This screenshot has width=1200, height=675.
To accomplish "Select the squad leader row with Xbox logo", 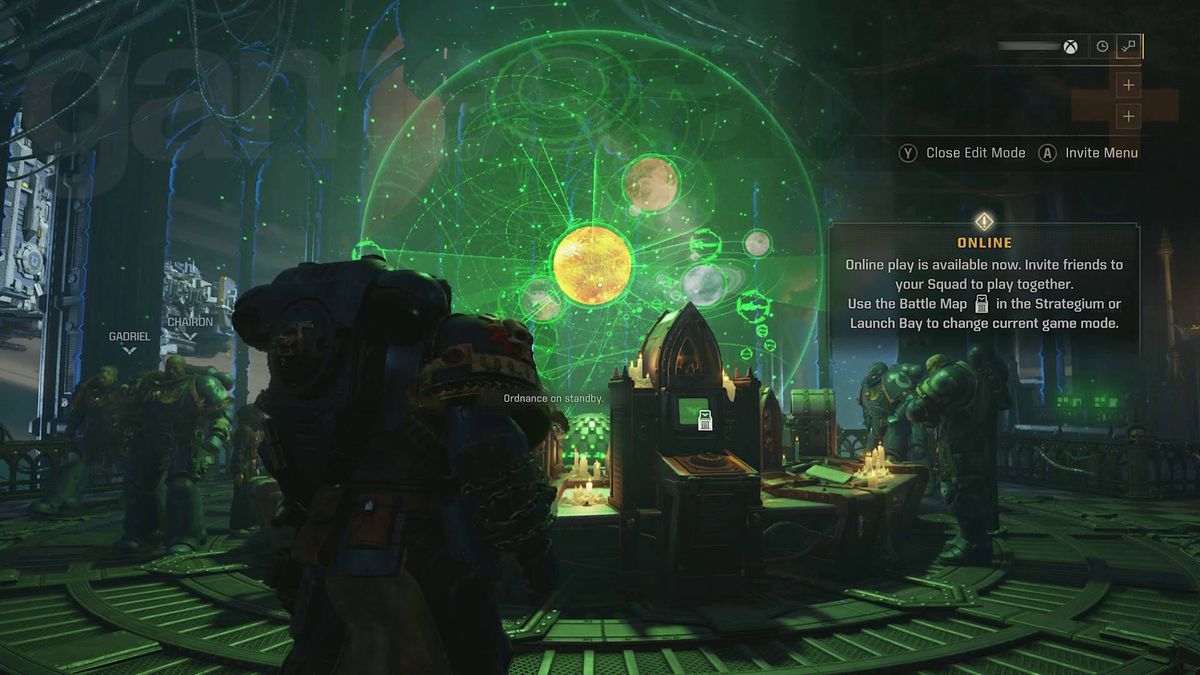I will coord(1038,46).
